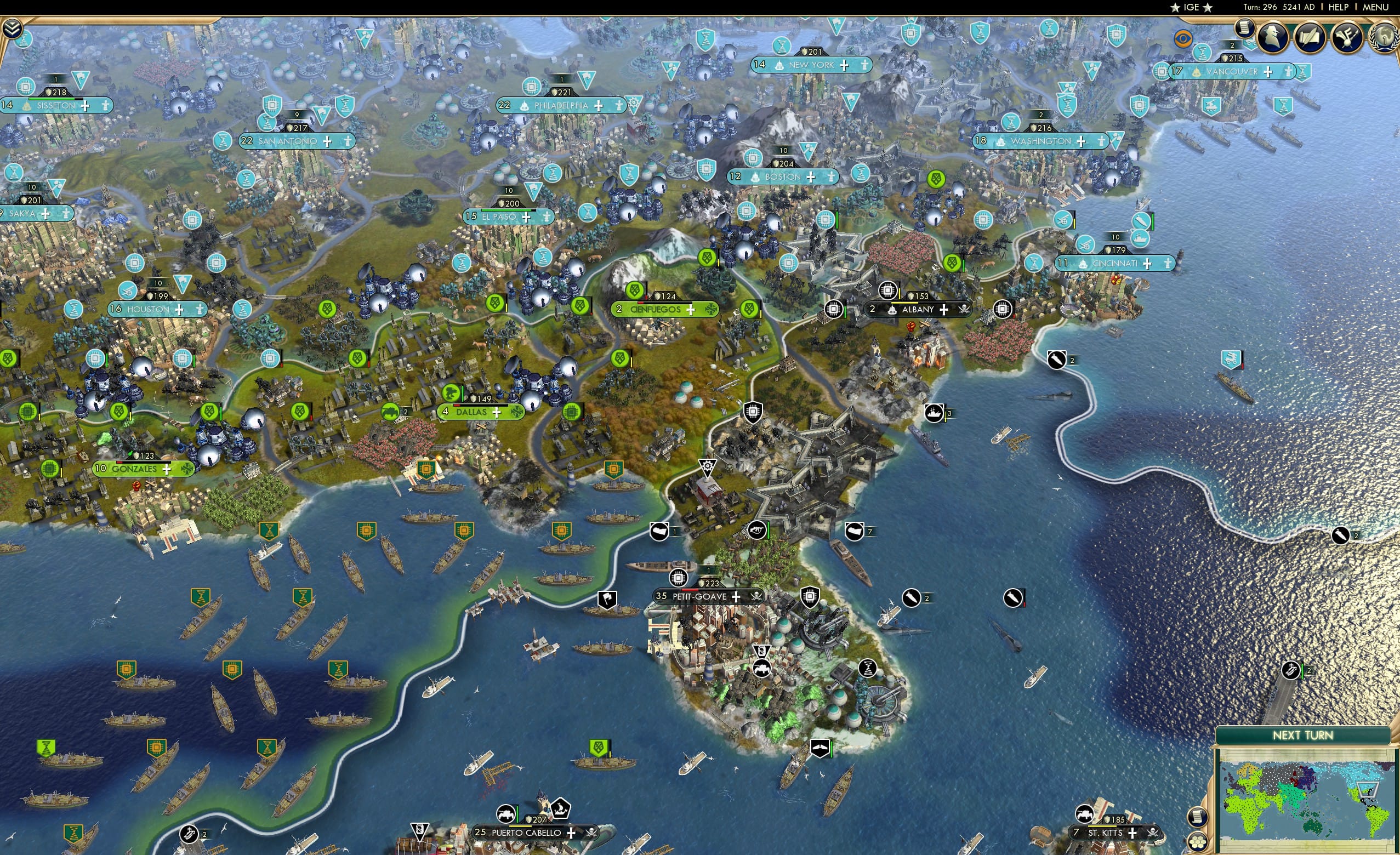Image resolution: width=1400 pixels, height=855 pixels.
Task: Click HELP in the top bar
Action: pos(1339,7)
